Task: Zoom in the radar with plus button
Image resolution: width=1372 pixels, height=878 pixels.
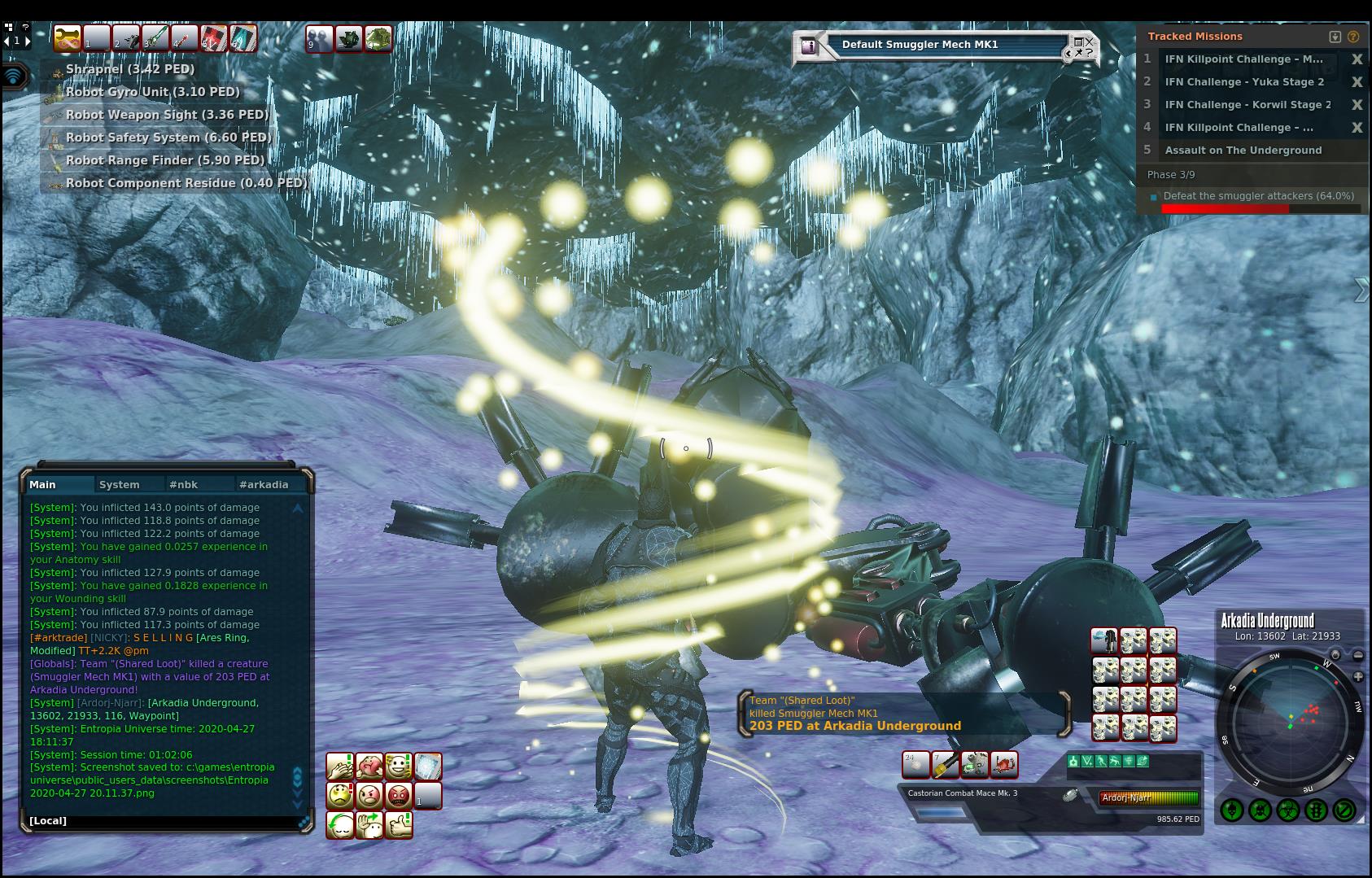Action: (1358, 677)
